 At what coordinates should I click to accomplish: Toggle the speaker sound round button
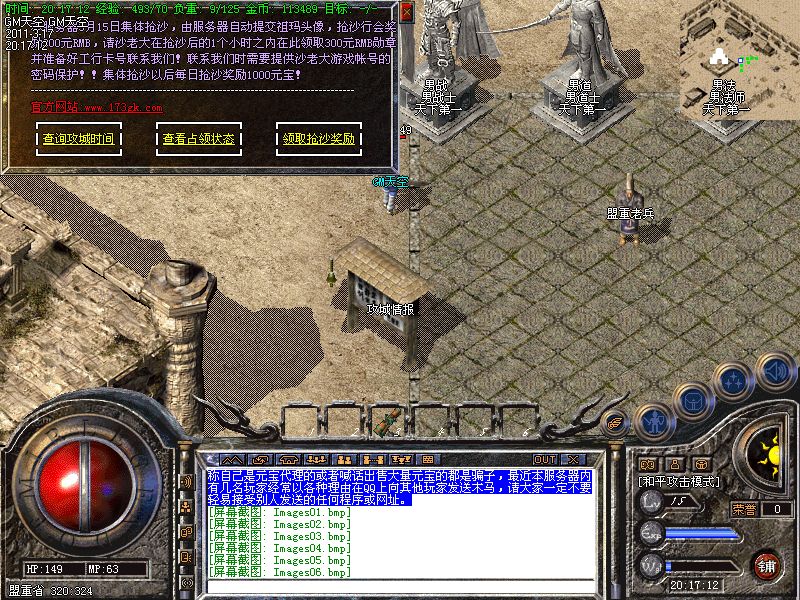point(775,370)
